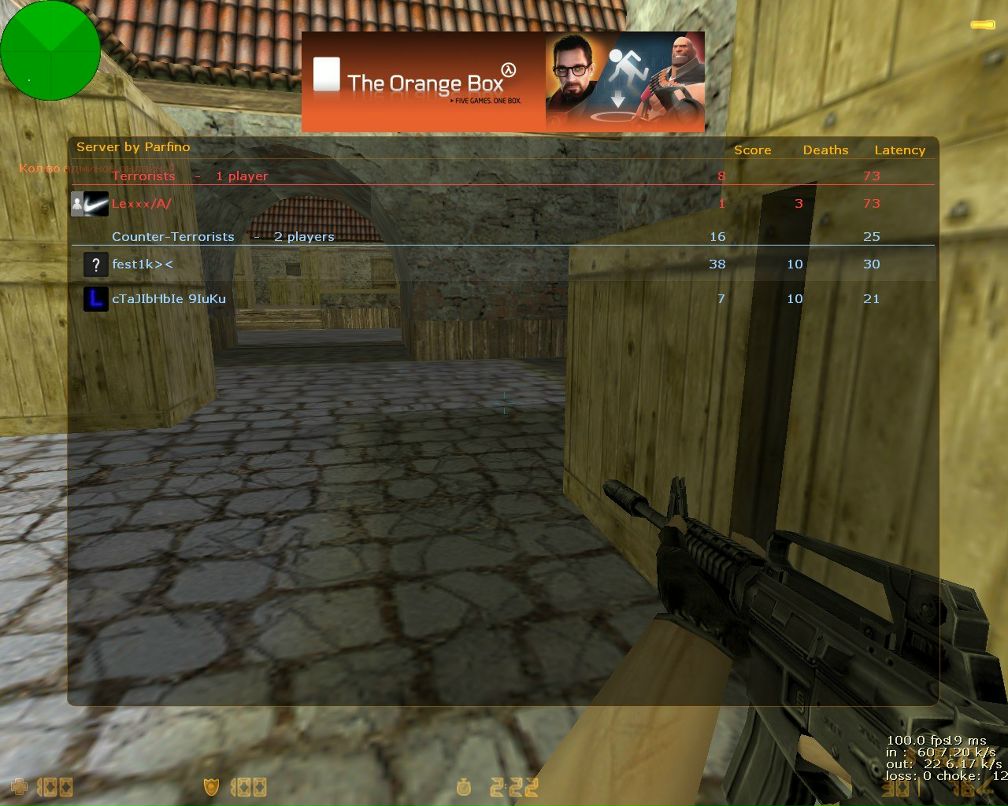Viewport: 1008px width, 806px height.
Task: Click the green radar in the corner
Action: coord(50,50)
